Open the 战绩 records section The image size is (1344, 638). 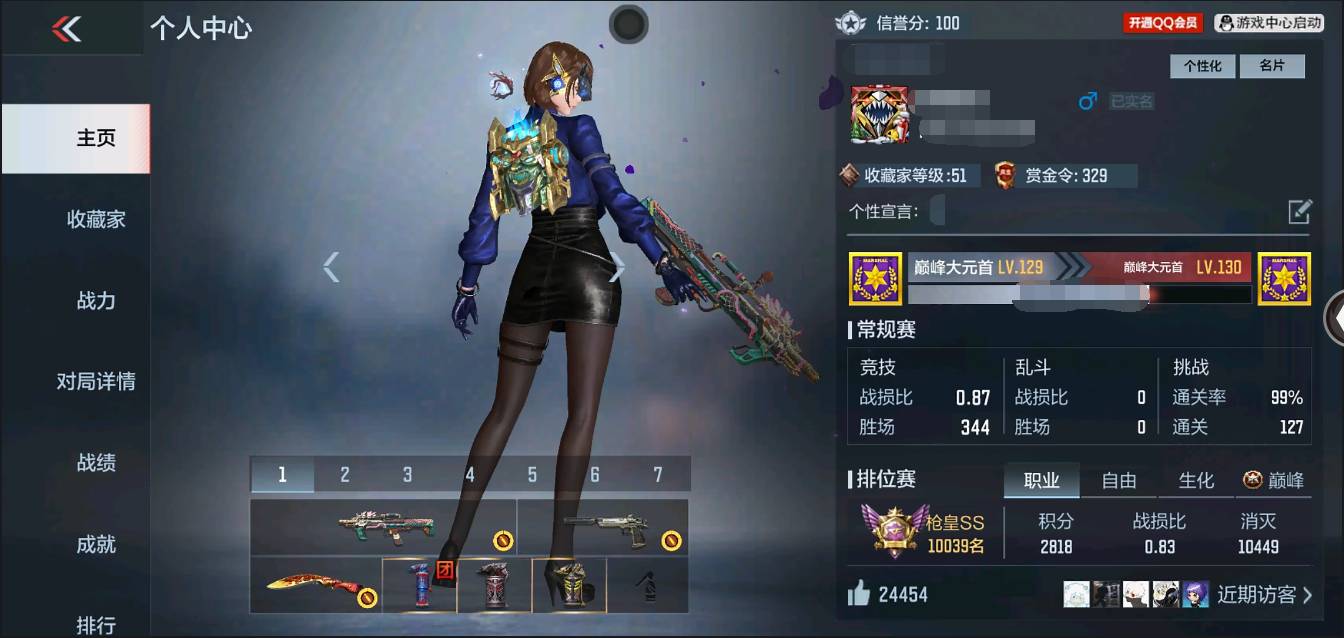[96, 462]
